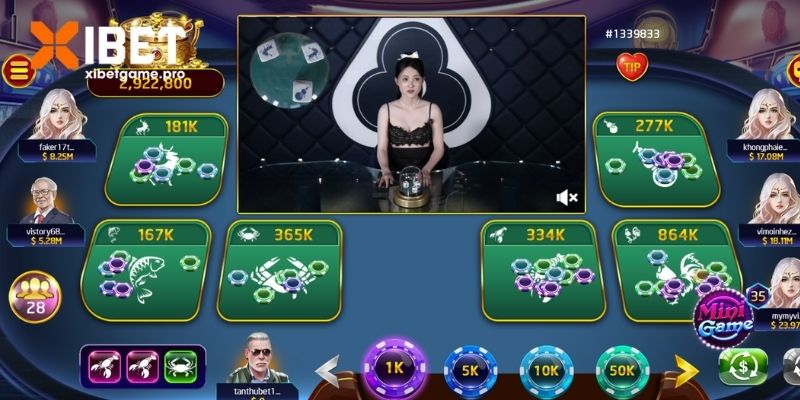
Task: Select the blue 5K chip
Action: pos(471,370)
